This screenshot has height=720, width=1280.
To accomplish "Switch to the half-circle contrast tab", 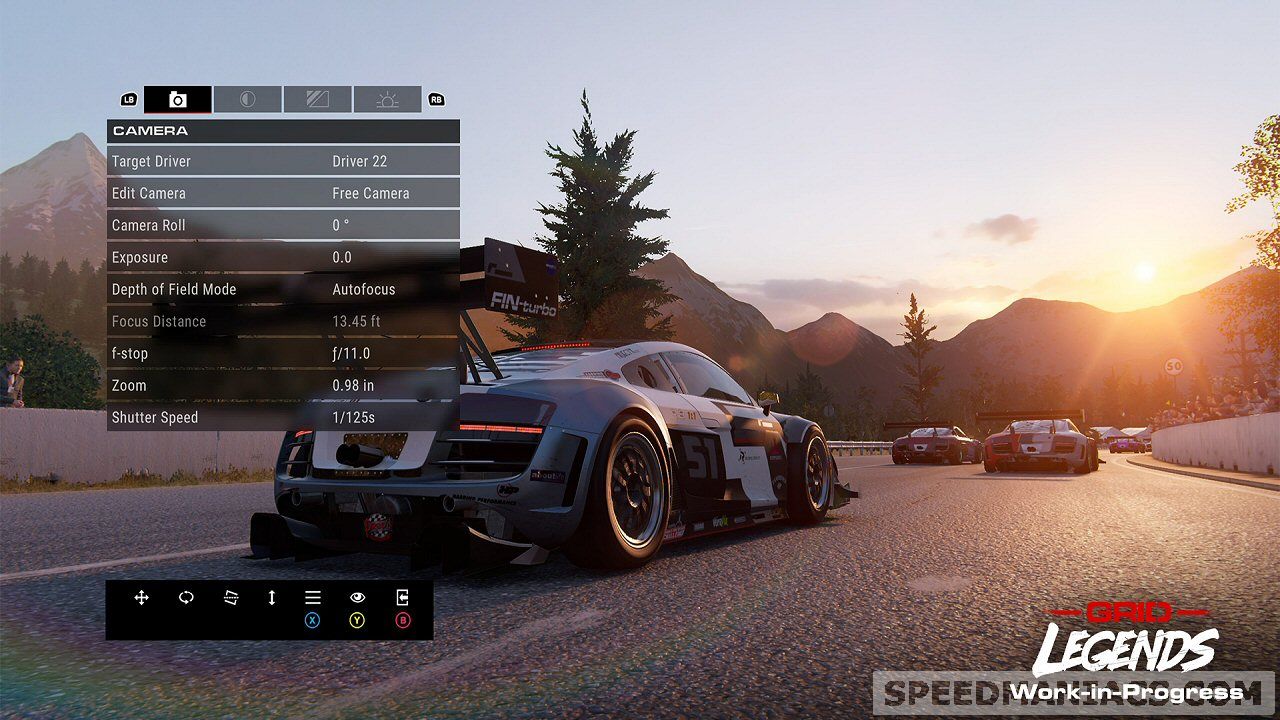I will 247,99.
